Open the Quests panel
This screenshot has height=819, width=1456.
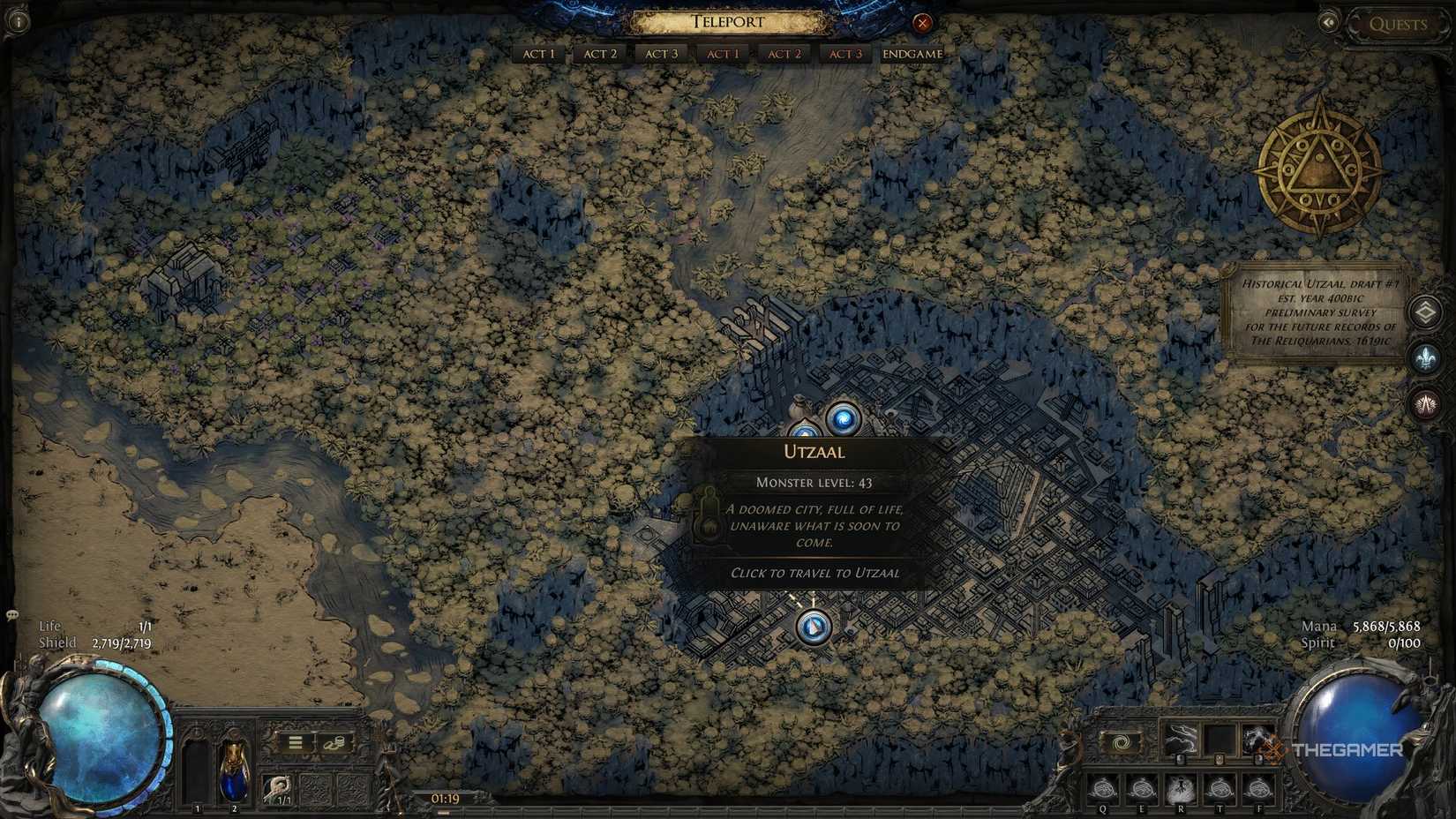pyautogui.click(x=1397, y=24)
